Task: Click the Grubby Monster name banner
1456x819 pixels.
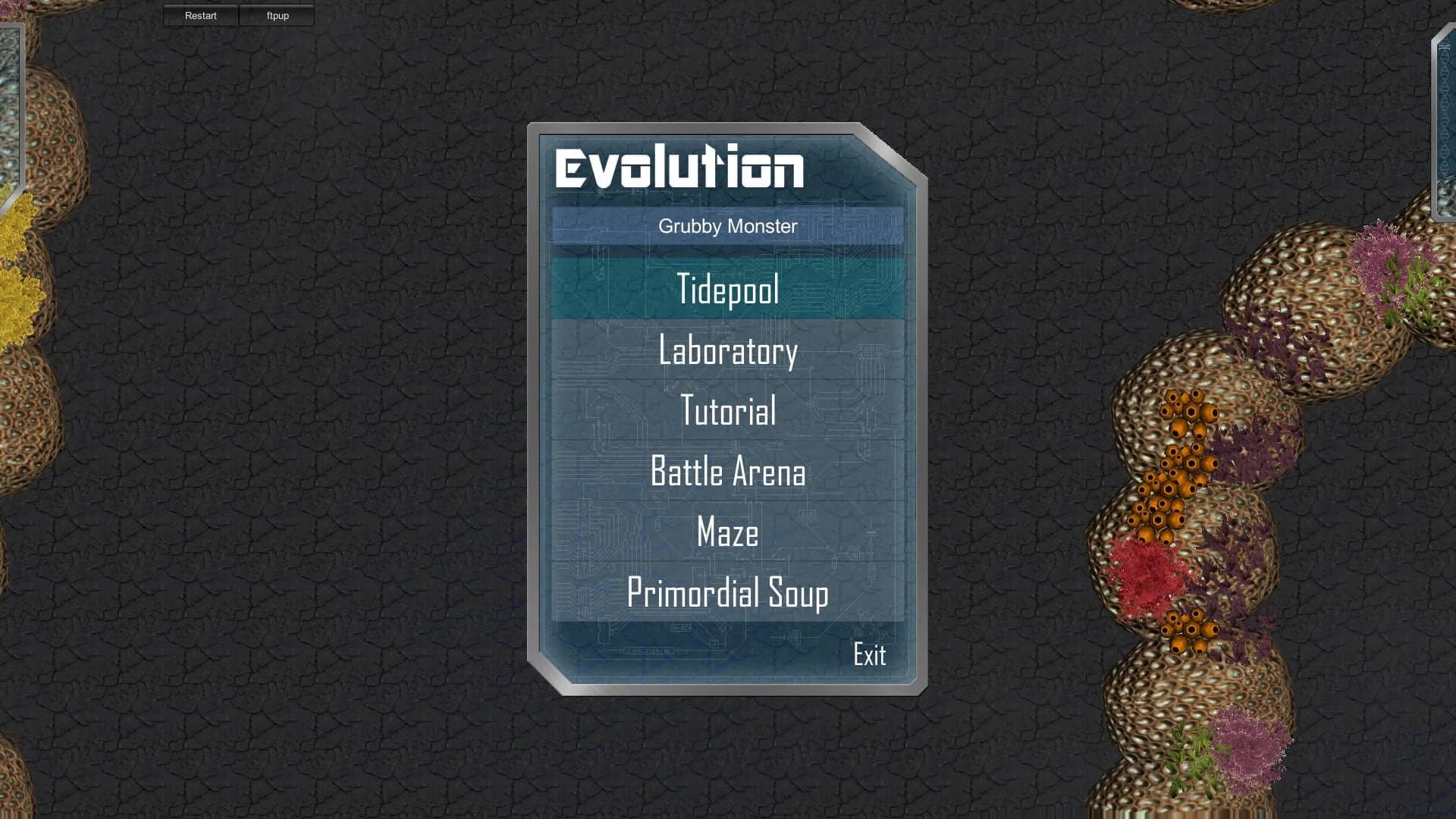Action: tap(726, 226)
